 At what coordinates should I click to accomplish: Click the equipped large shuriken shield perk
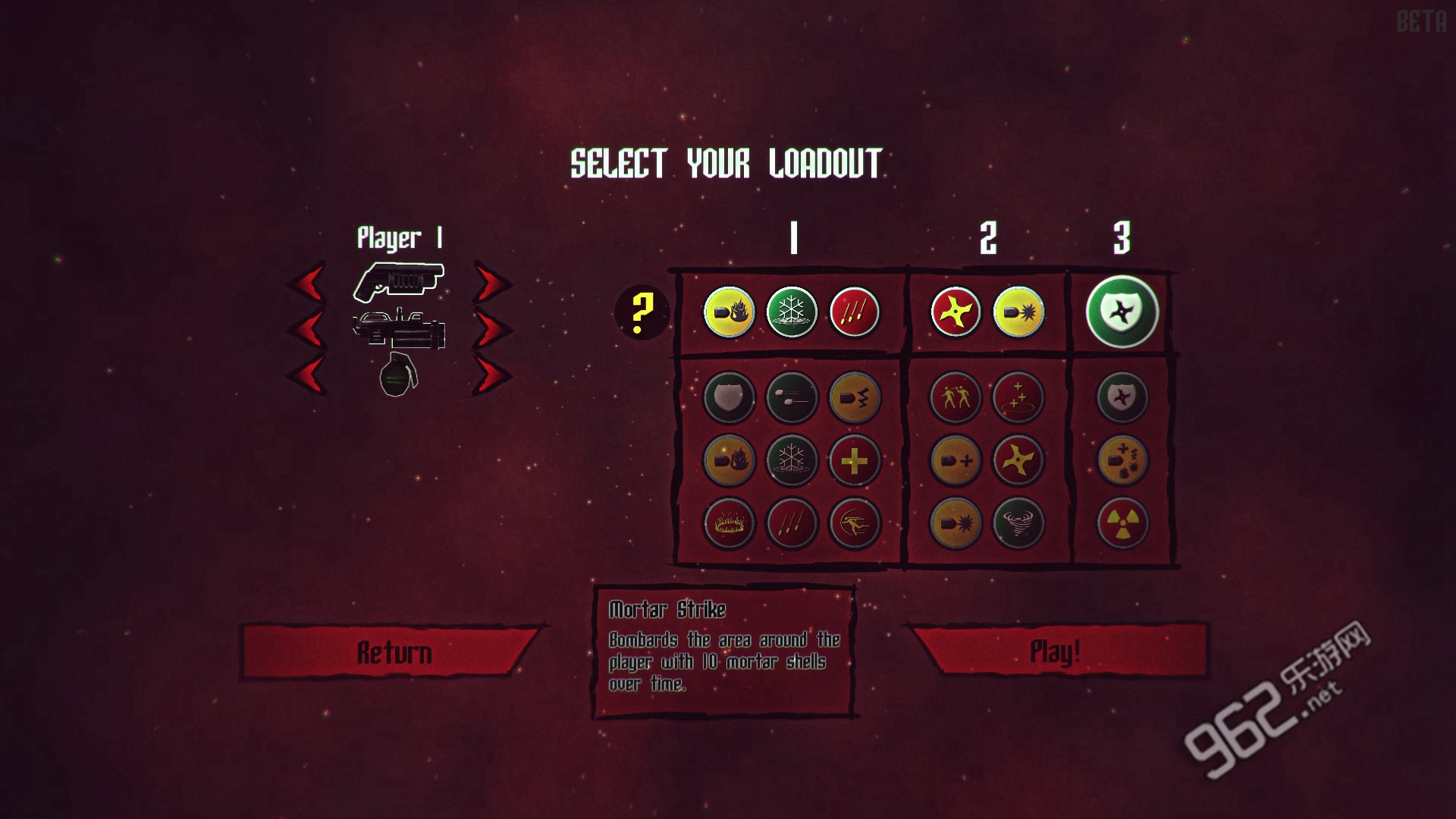1122,312
